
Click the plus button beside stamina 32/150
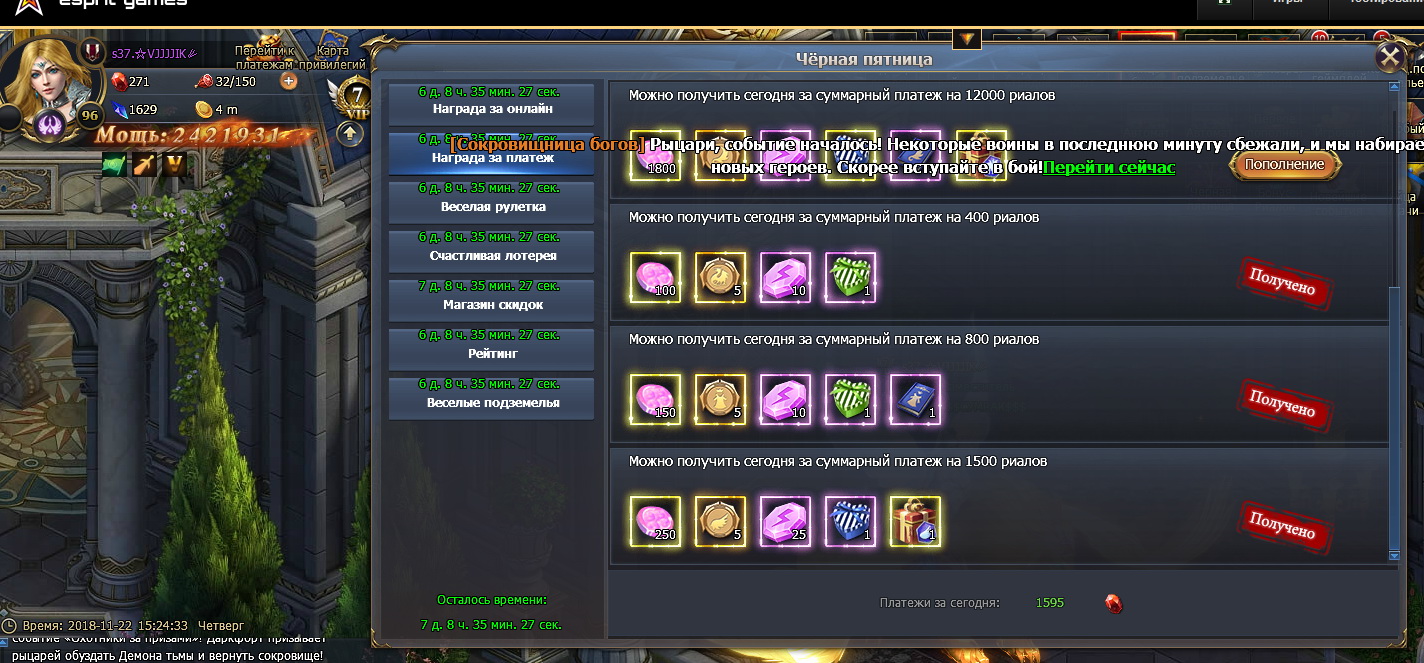click(289, 81)
